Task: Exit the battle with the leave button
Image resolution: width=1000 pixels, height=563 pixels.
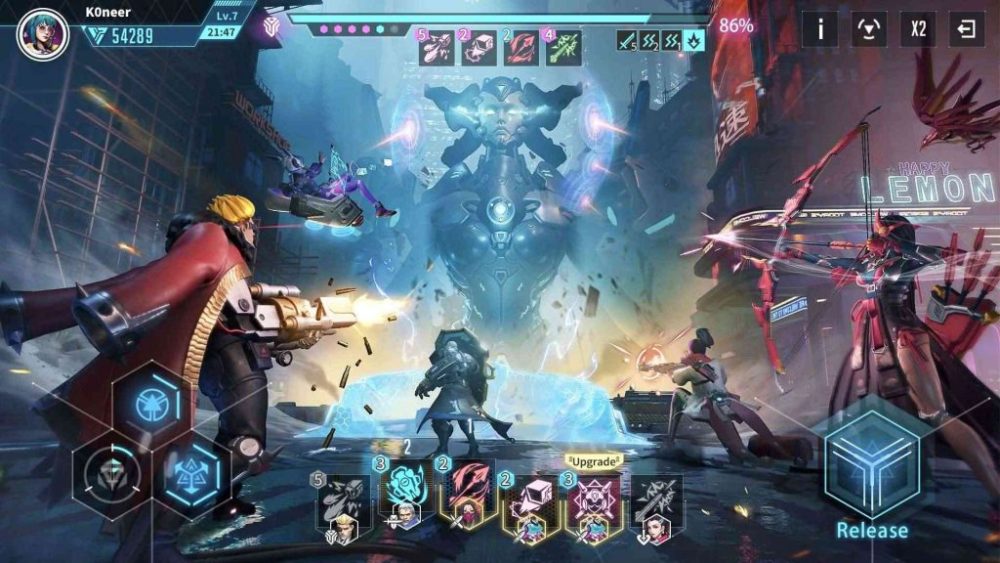Action: click(966, 28)
